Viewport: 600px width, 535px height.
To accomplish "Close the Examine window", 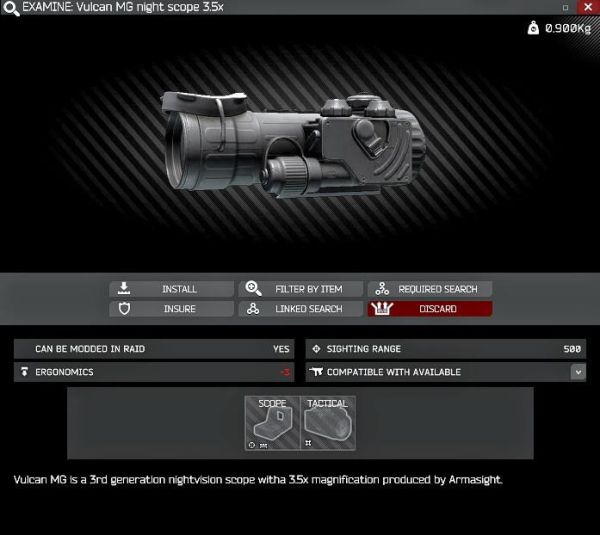I will pyautogui.click(x=588, y=8).
